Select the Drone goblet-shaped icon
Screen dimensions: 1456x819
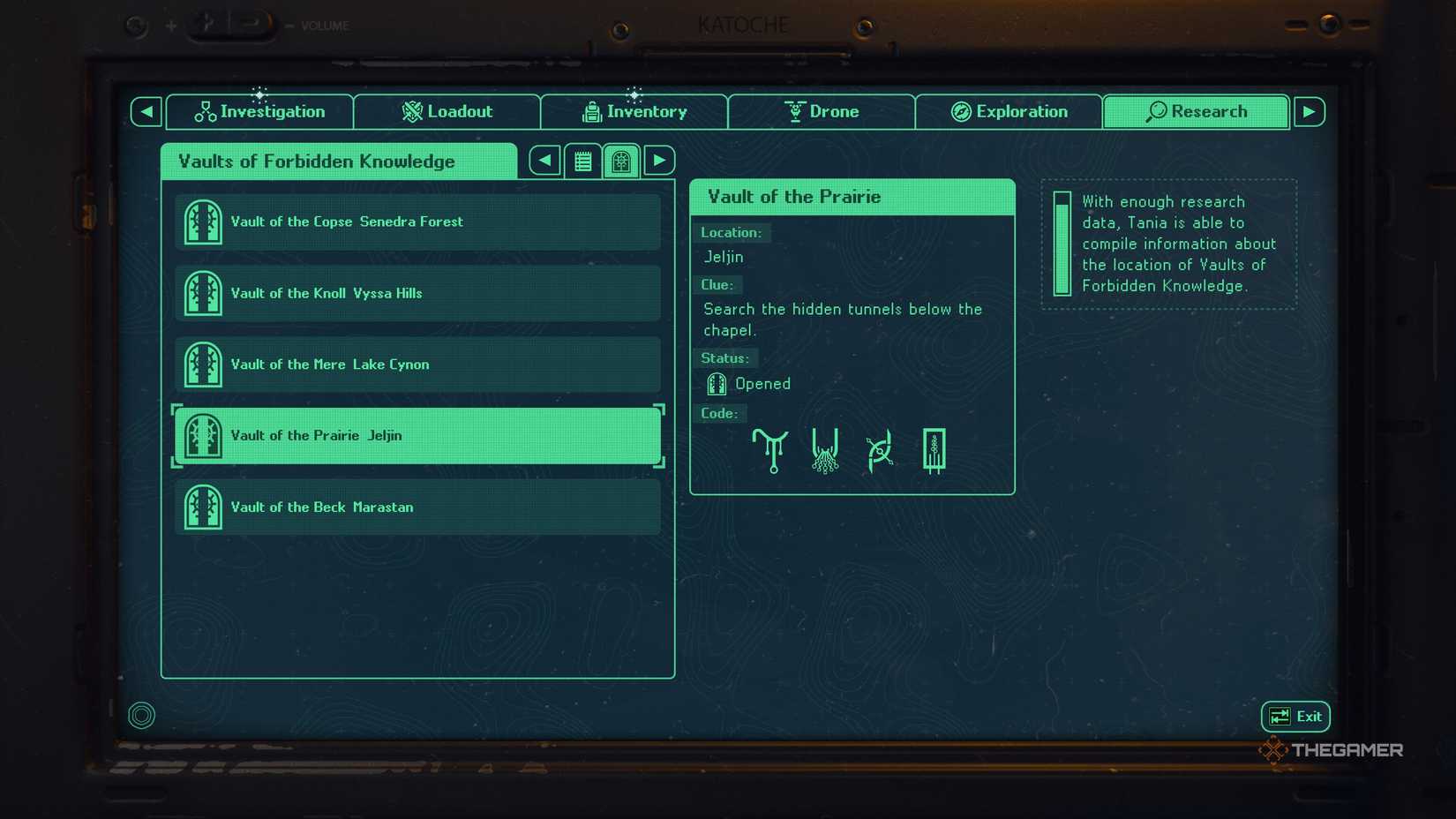pos(795,111)
